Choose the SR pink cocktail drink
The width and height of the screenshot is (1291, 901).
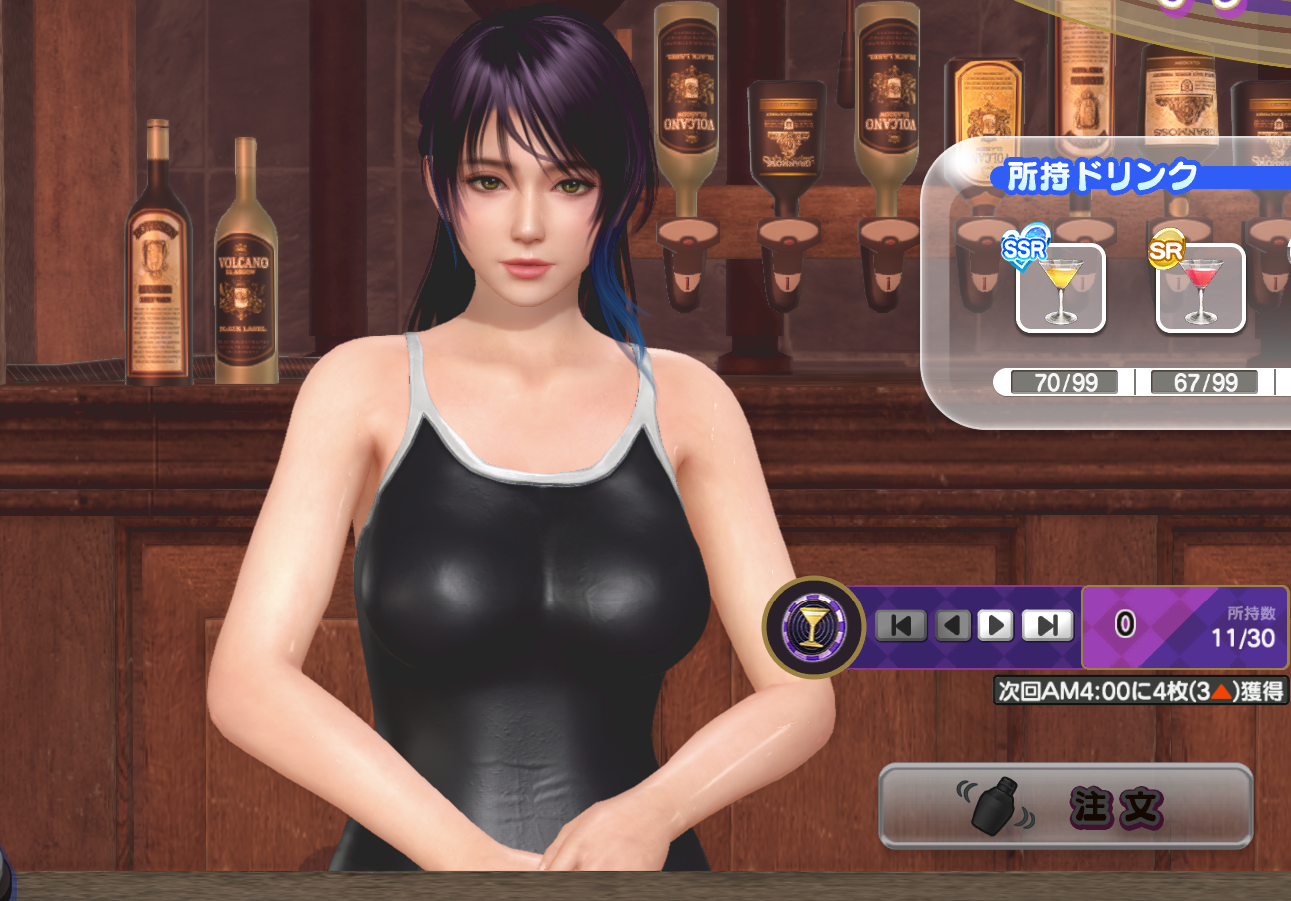click(x=1200, y=288)
